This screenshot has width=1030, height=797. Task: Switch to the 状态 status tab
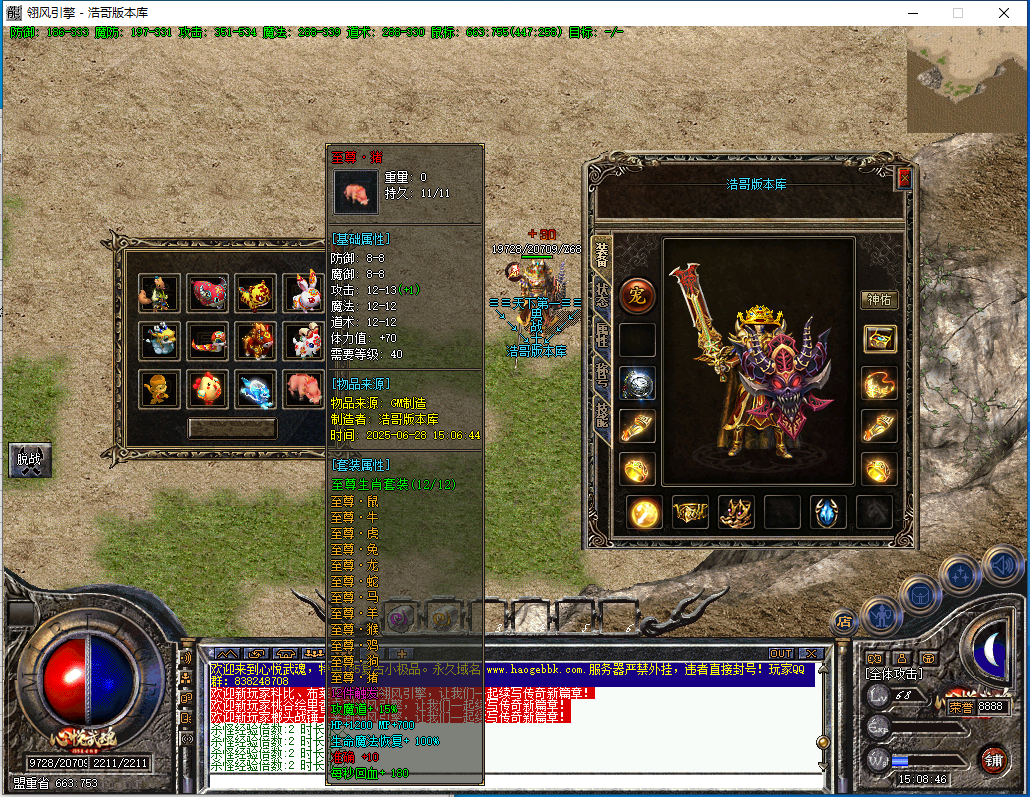[x=601, y=296]
